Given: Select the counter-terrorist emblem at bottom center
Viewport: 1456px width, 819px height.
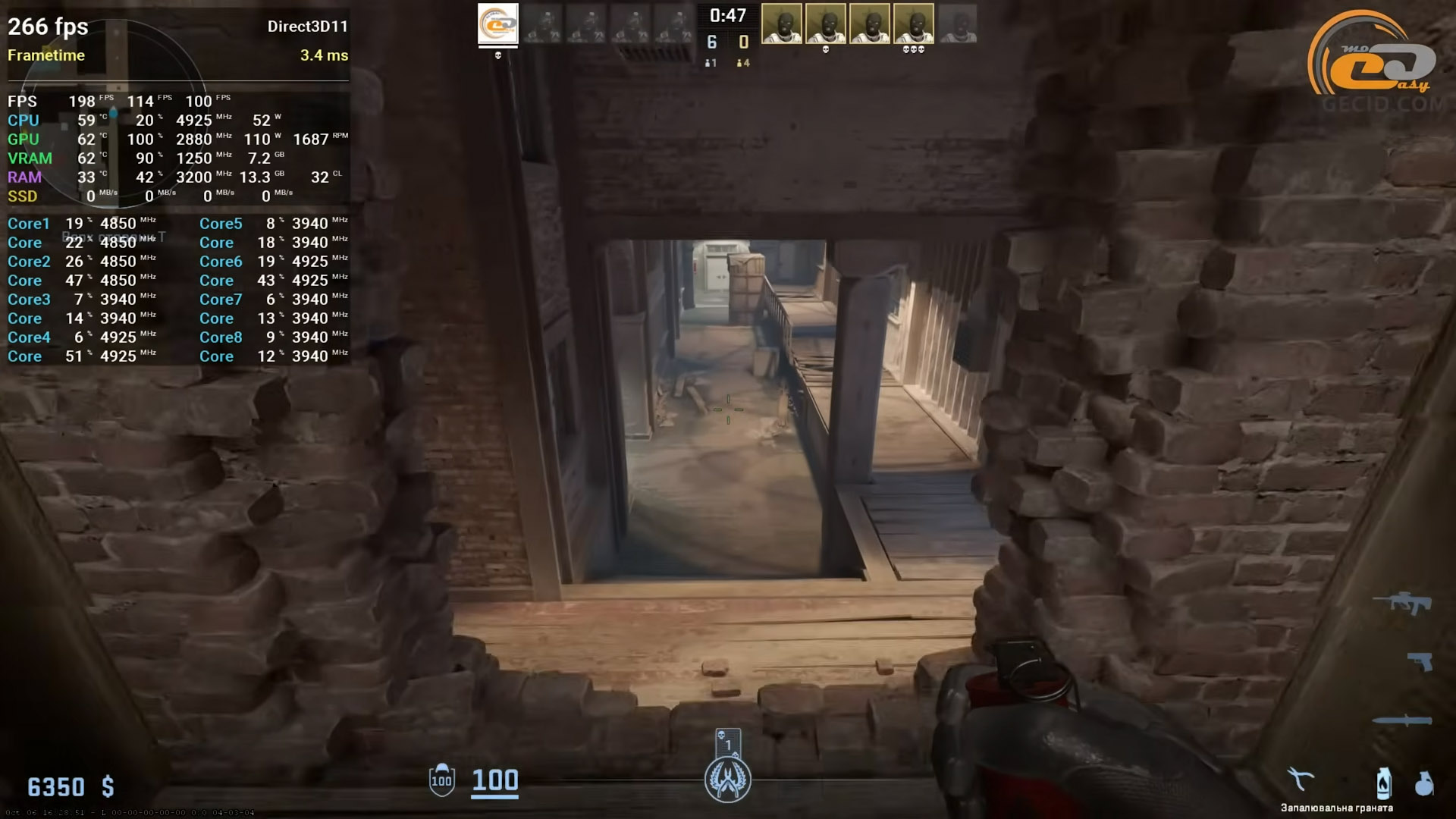Looking at the screenshot, I should [x=727, y=780].
